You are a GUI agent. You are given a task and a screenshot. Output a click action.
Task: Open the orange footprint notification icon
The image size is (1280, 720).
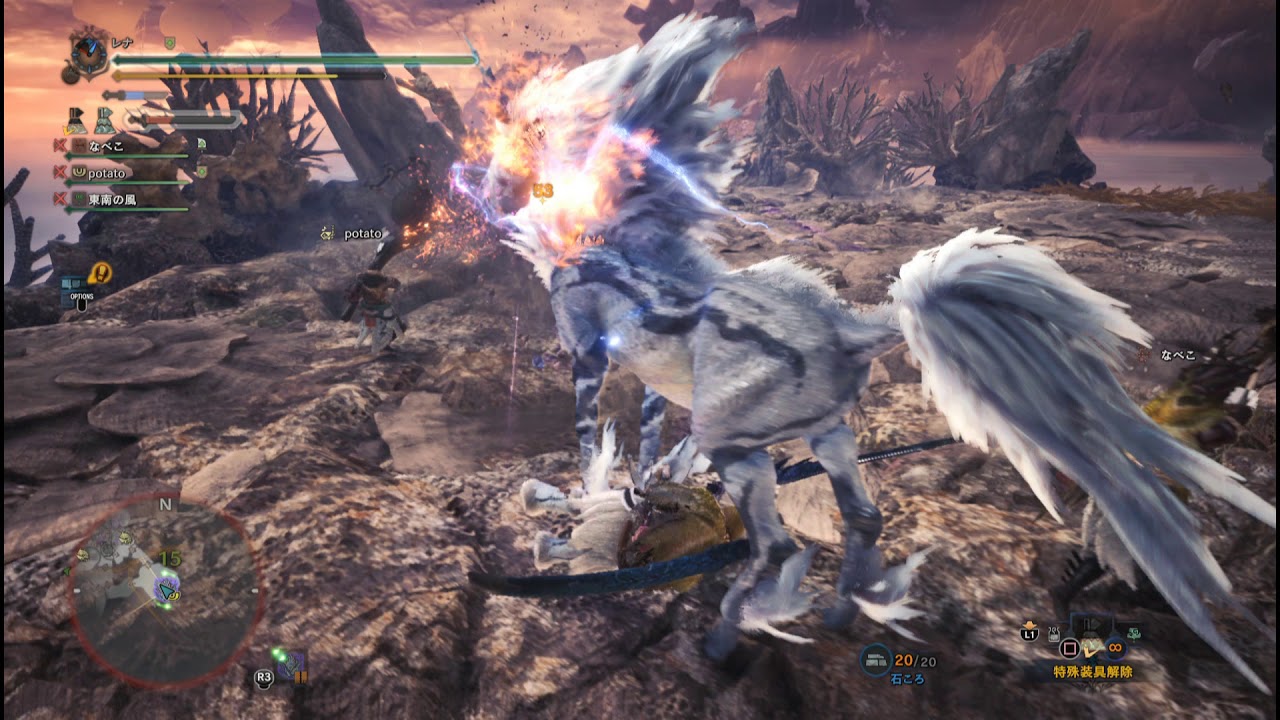tap(100, 272)
